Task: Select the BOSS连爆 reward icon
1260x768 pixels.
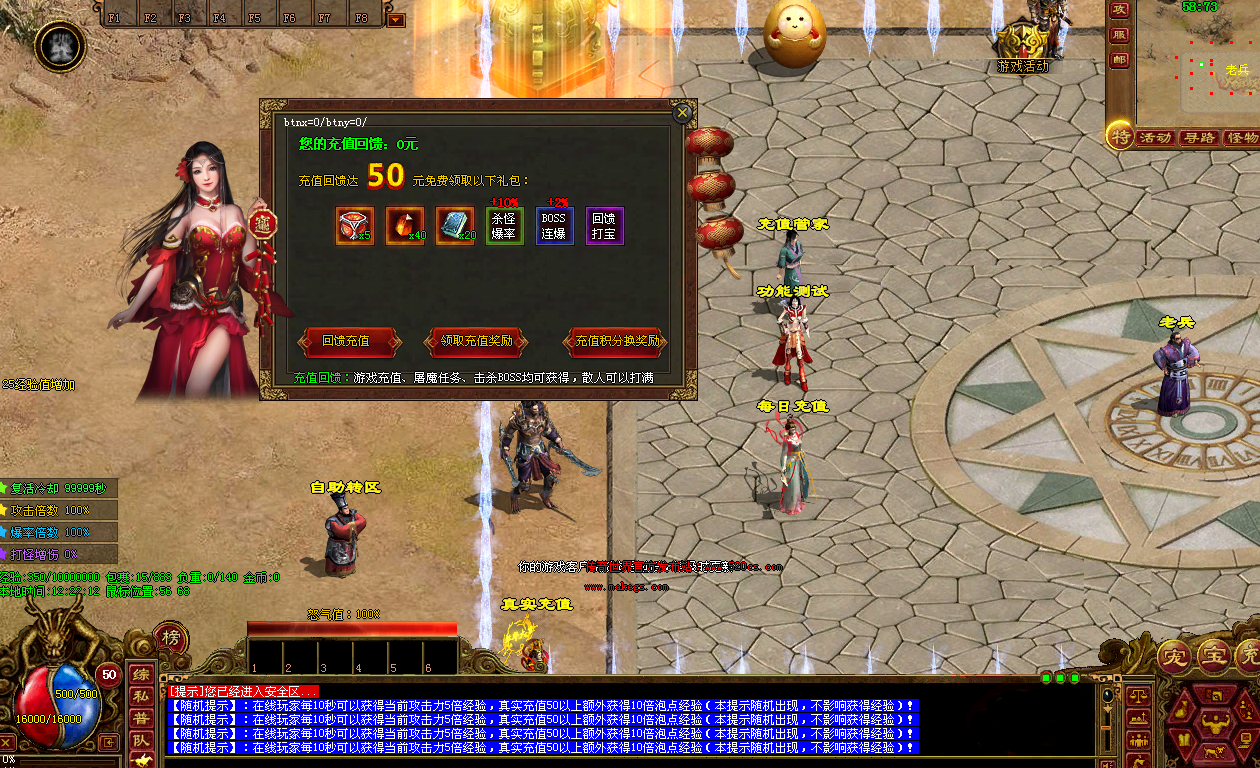Action: click(554, 226)
